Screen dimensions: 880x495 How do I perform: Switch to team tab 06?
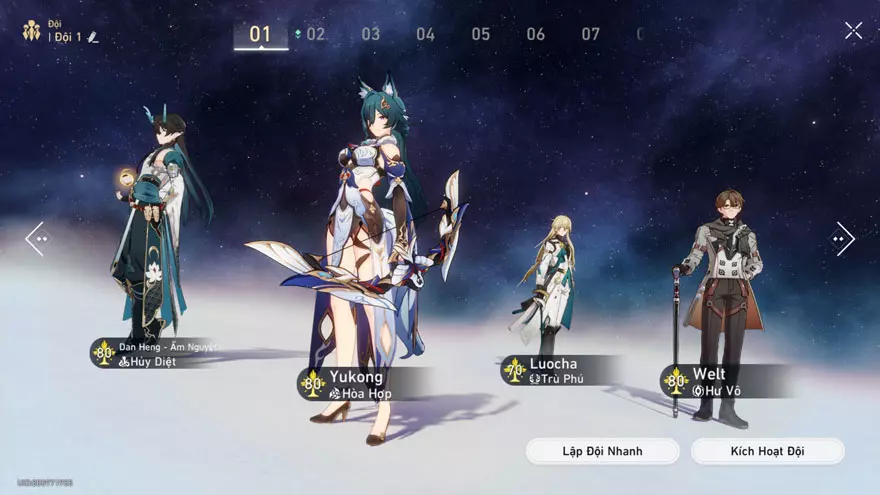pos(536,34)
